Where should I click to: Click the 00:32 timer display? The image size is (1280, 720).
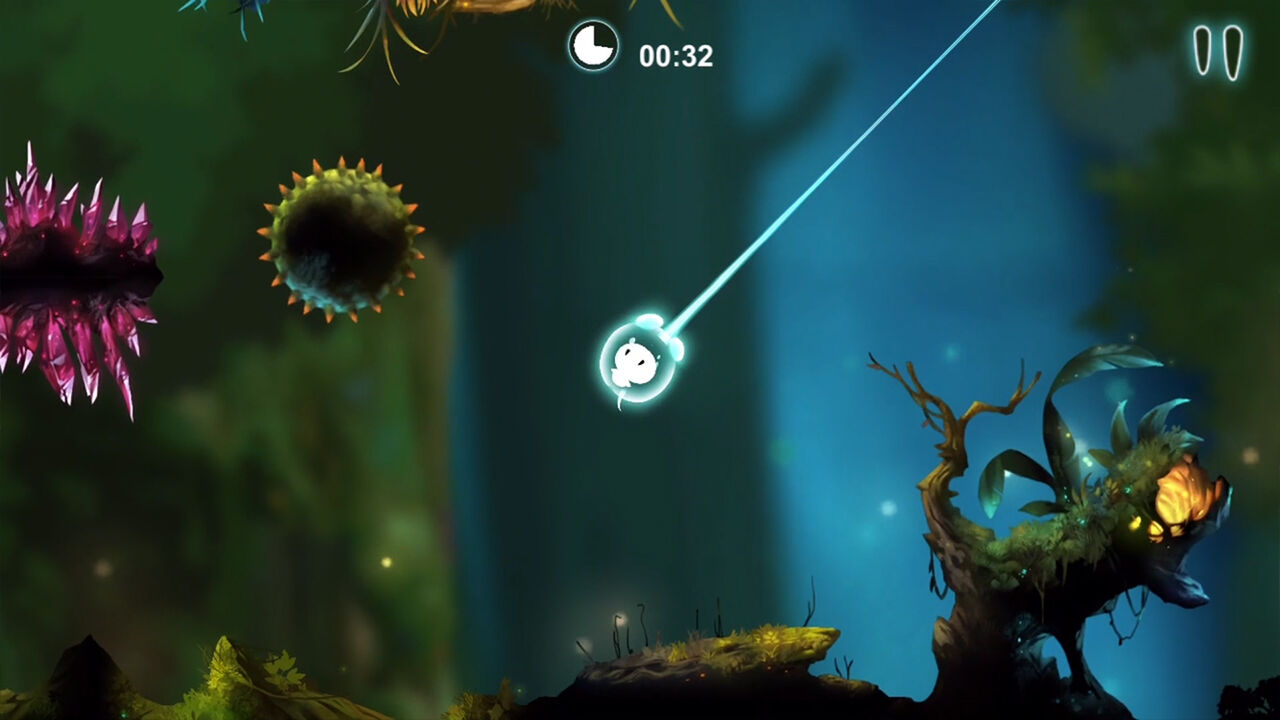(x=675, y=55)
